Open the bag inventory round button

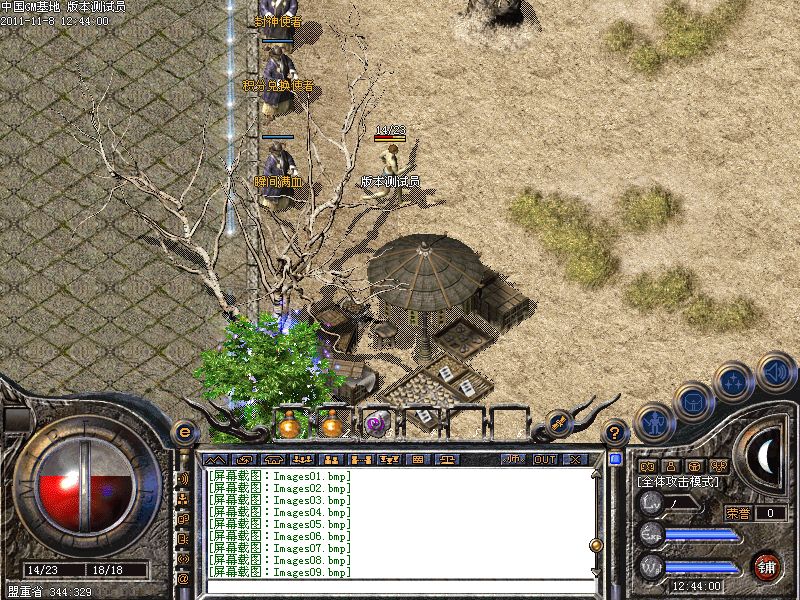point(693,402)
